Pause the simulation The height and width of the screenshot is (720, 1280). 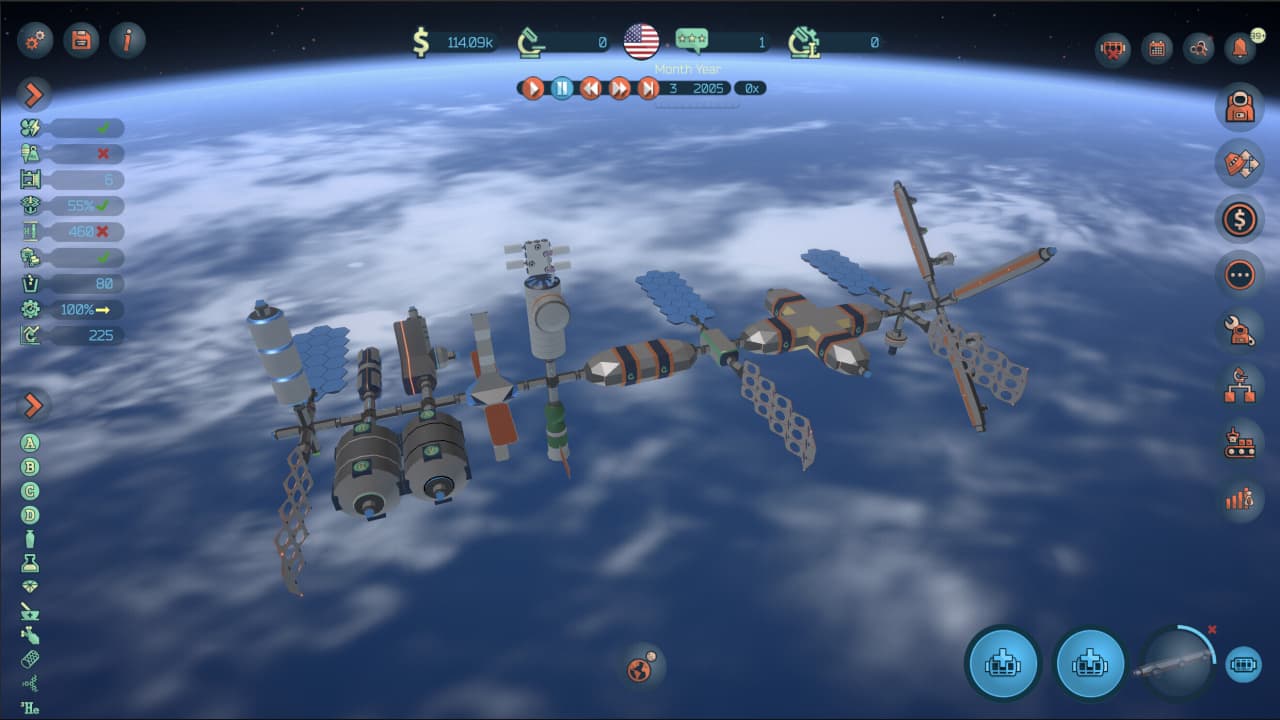tap(562, 88)
